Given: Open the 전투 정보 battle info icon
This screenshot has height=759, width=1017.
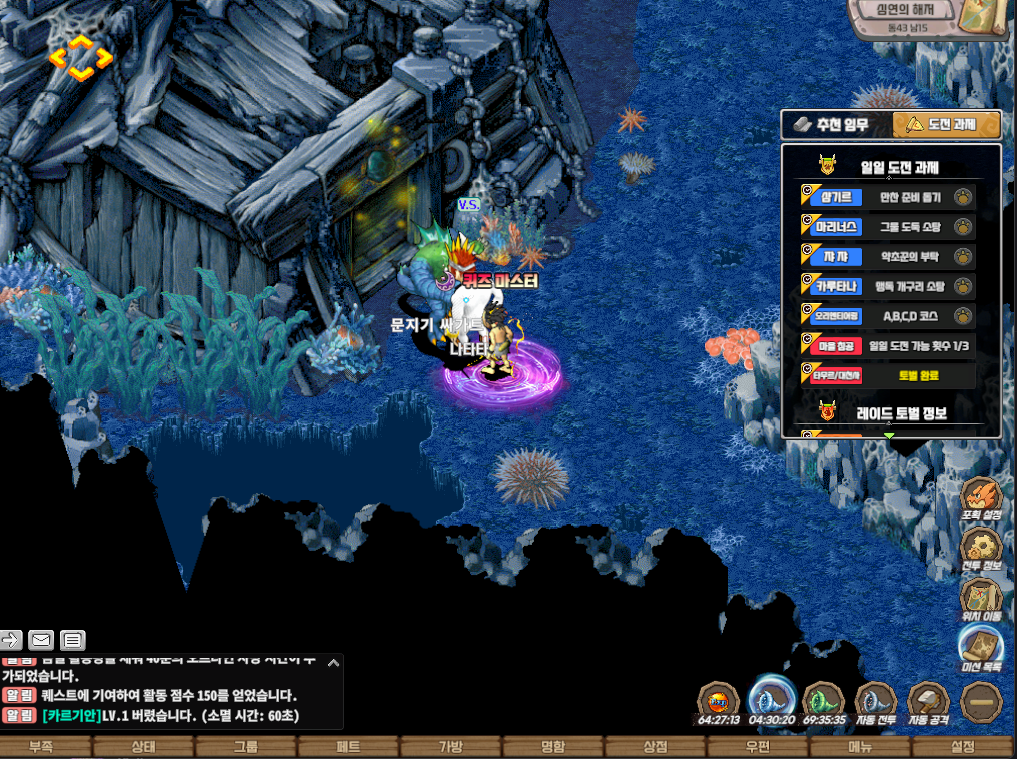Looking at the screenshot, I should pyautogui.click(x=981, y=549).
